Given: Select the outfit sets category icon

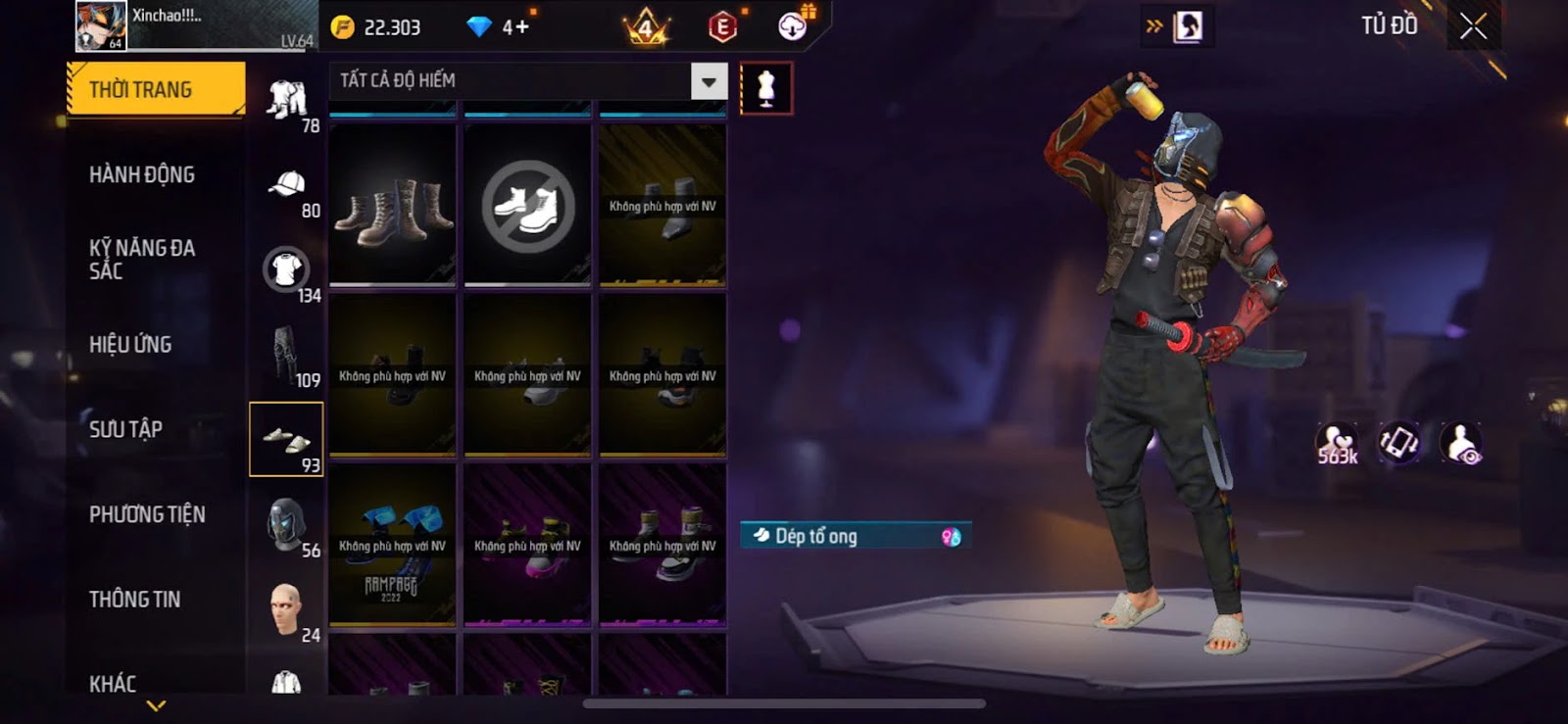Looking at the screenshot, I should (x=287, y=100).
